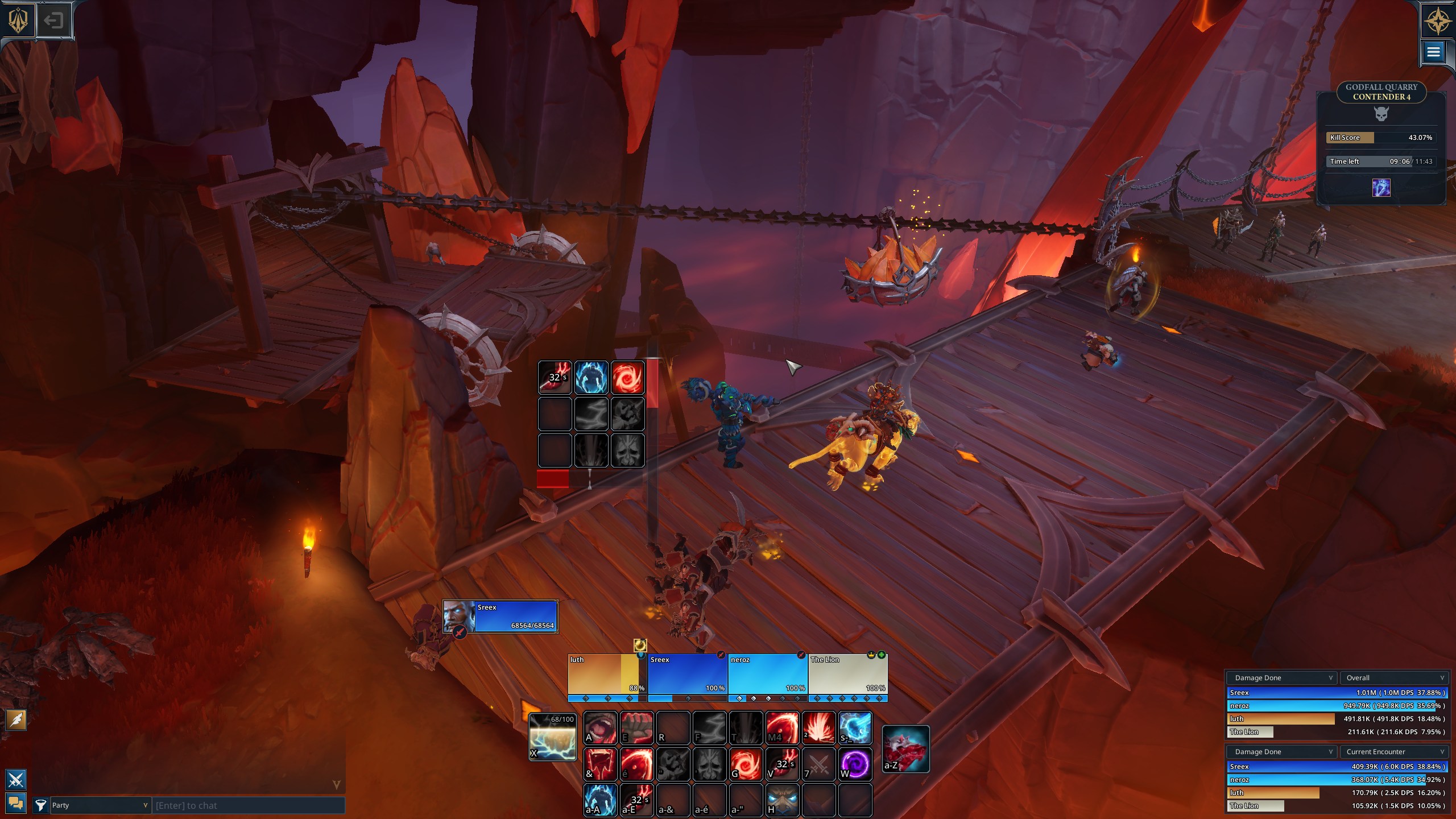Select neroz's party frame
The image size is (1456, 819).
767,675
